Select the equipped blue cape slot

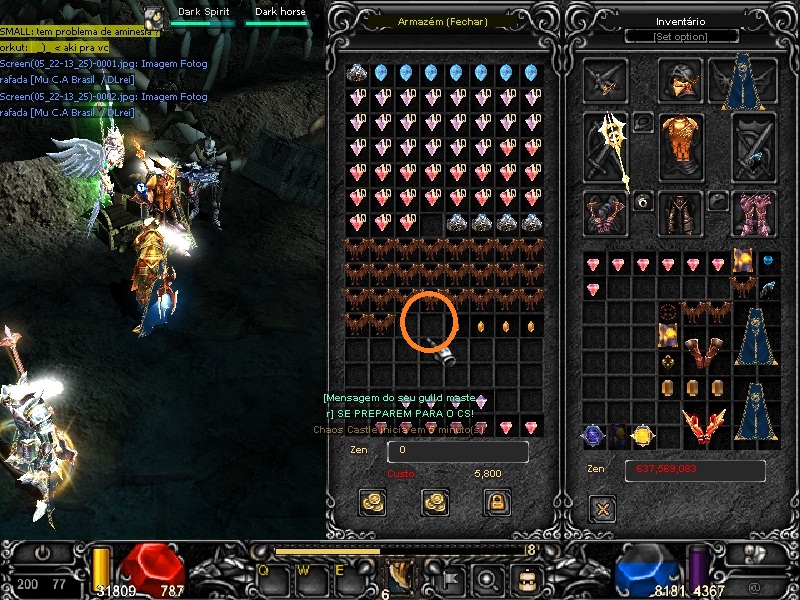point(742,80)
